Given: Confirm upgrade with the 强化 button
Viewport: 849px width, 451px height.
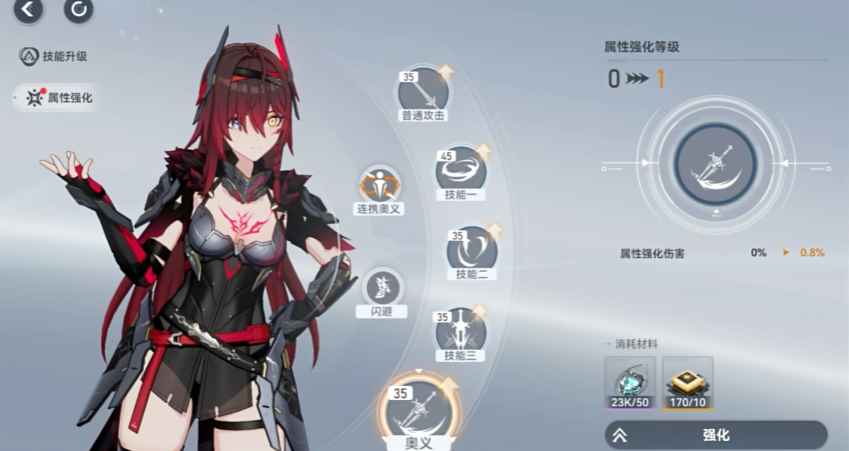Looking at the screenshot, I should point(715,435).
